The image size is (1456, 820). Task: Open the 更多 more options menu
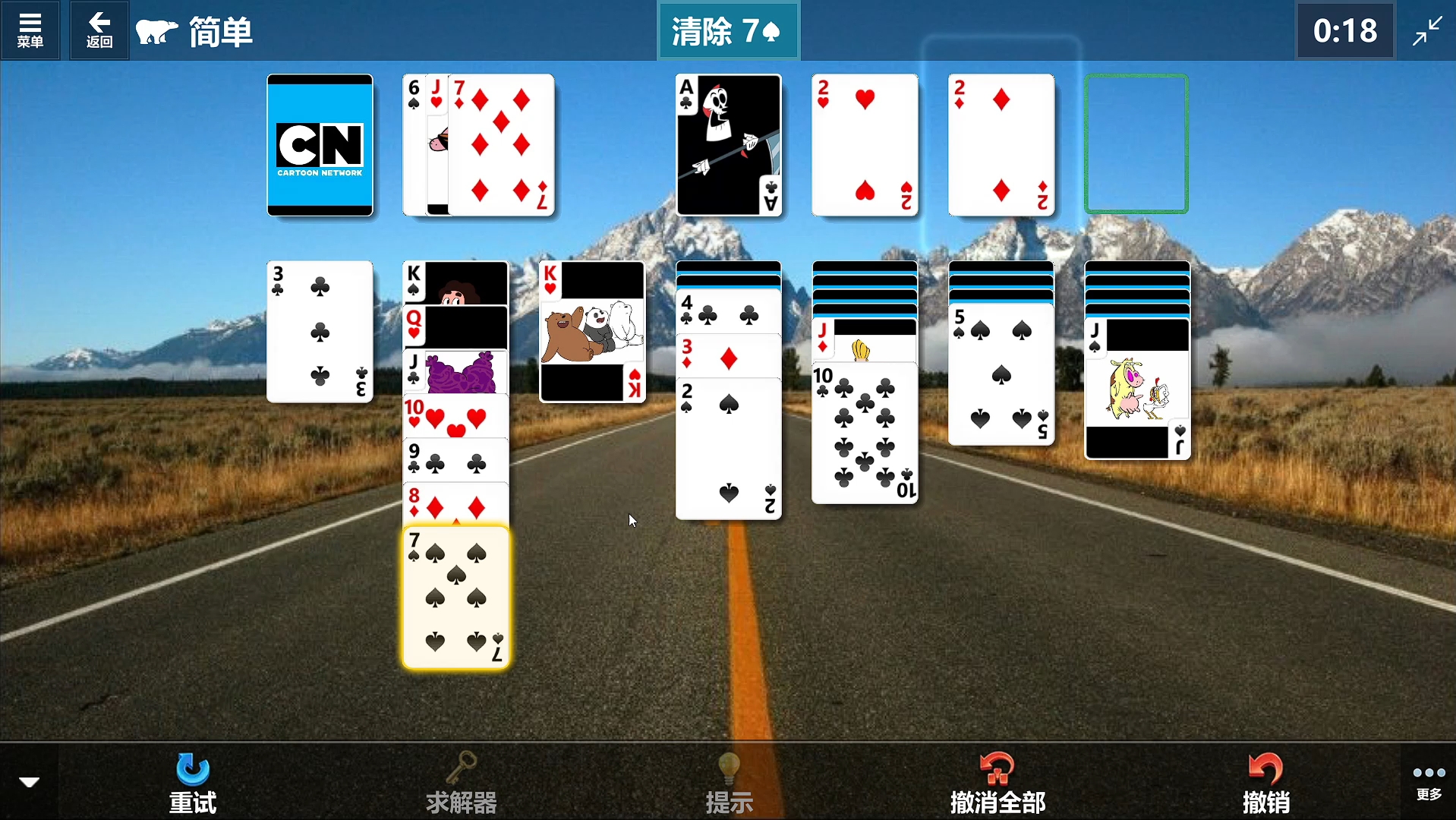pos(1428,781)
